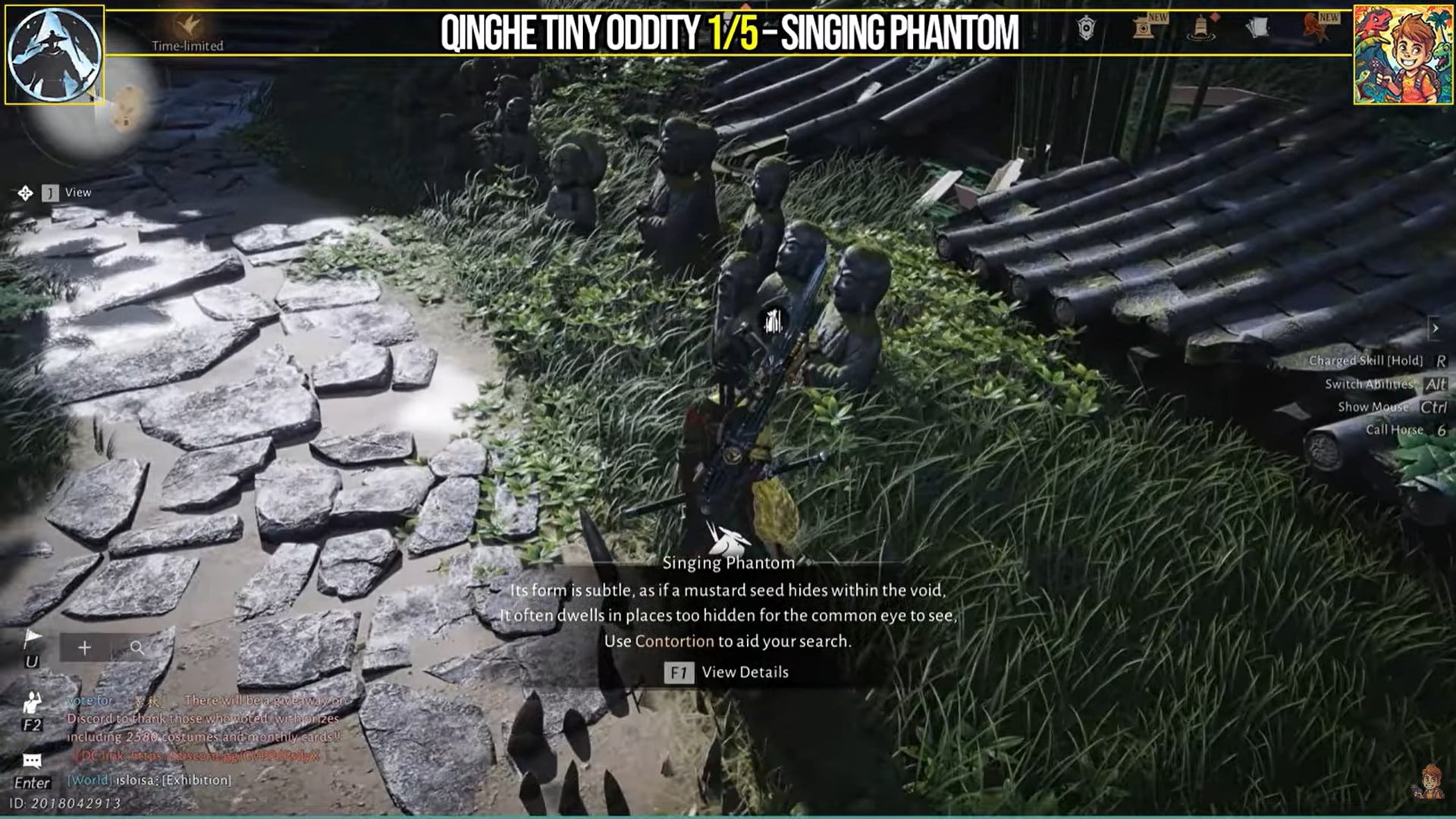Image resolution: width=1456 pixels, height=819 pixels.
Task: Click the crane emblem above Singing Phantom title
Action: point(728,537)
